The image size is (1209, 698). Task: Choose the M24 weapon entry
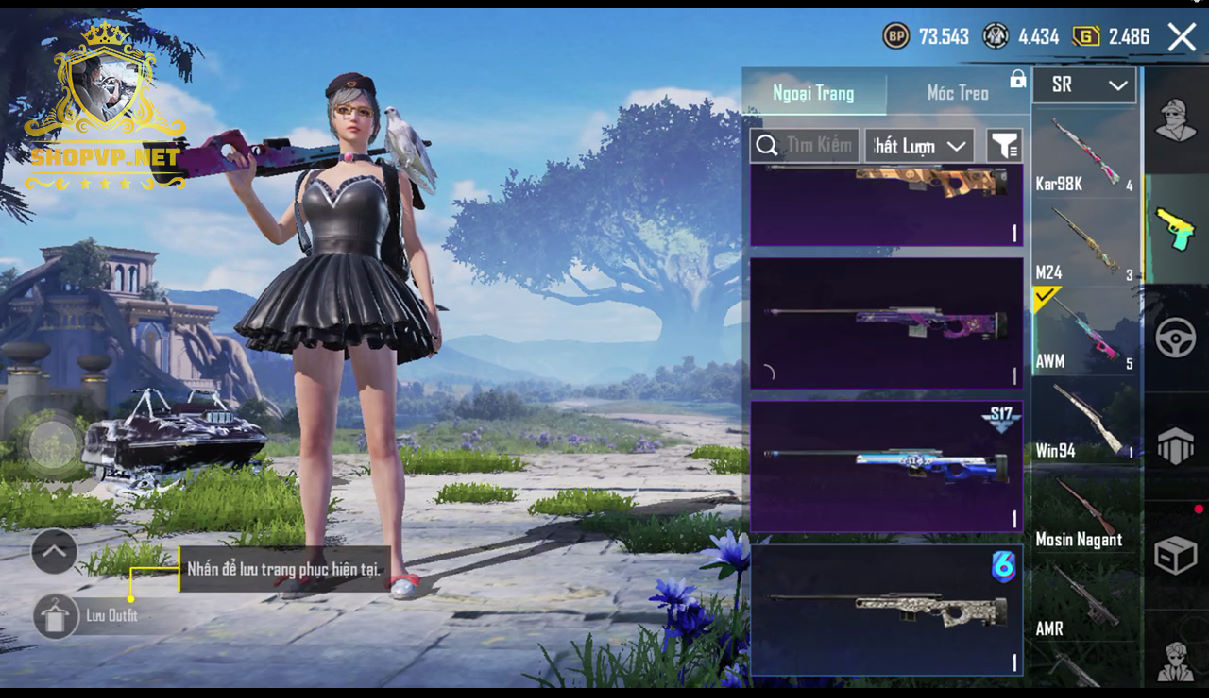pos(1084,242)
